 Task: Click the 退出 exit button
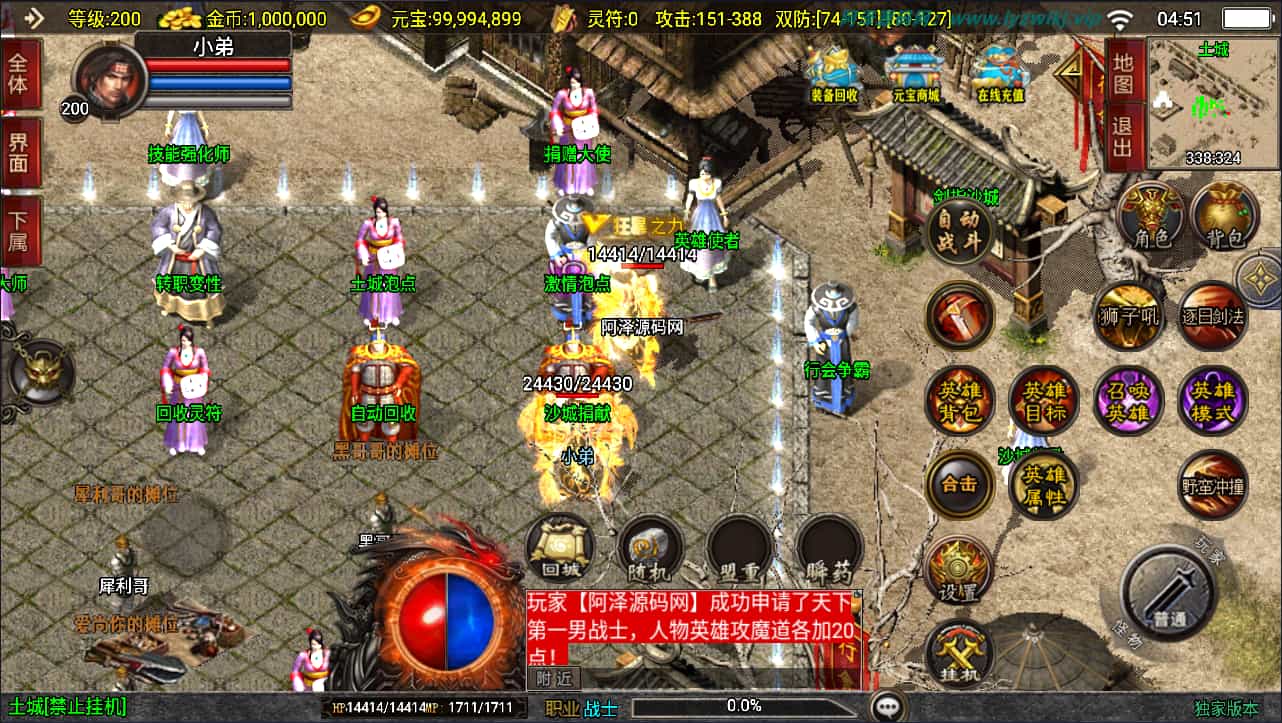coord(1123,135)
